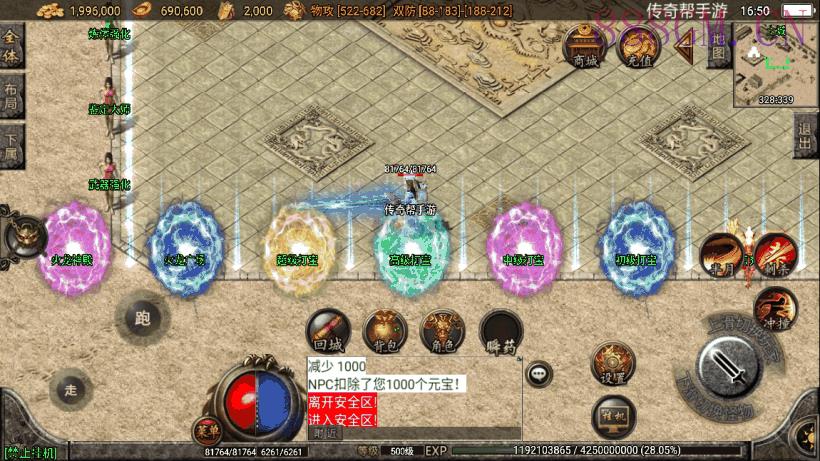Activate the 刺杀 assassinate skill
The height and width of the screenshot is (461, 820).
(x=773, y=253)
